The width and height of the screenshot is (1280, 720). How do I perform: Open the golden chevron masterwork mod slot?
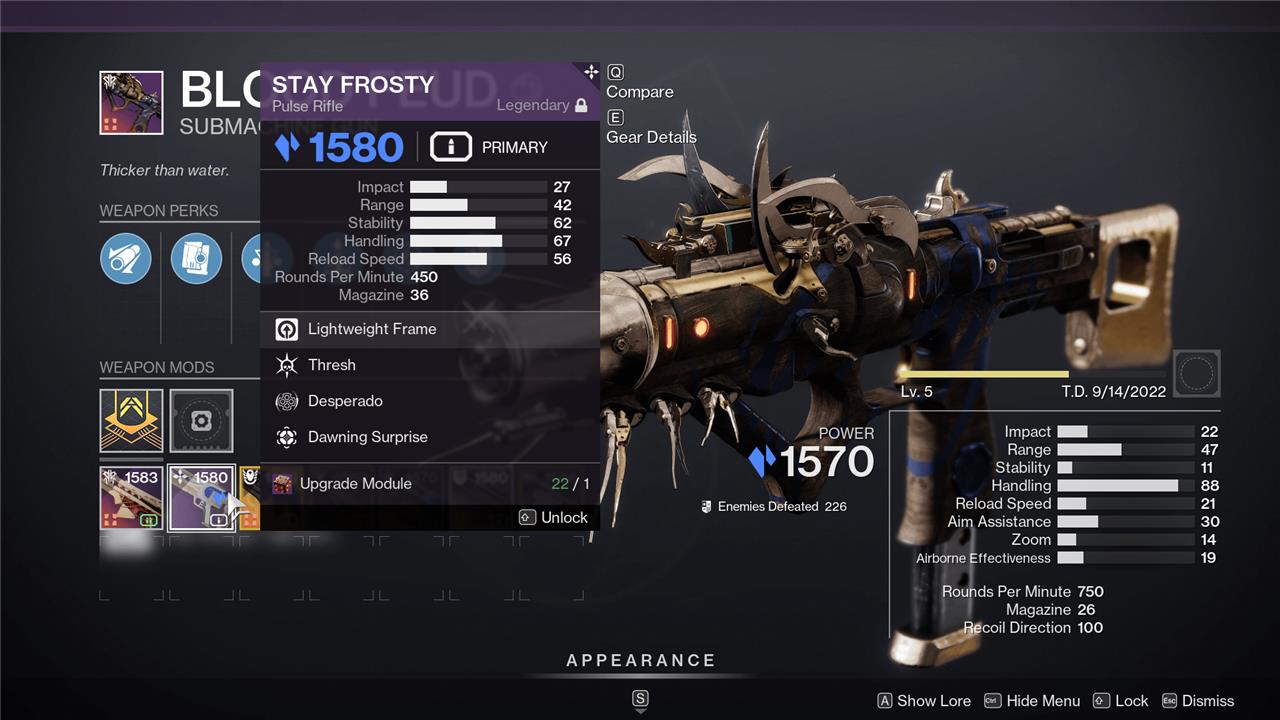pos(131,420)
